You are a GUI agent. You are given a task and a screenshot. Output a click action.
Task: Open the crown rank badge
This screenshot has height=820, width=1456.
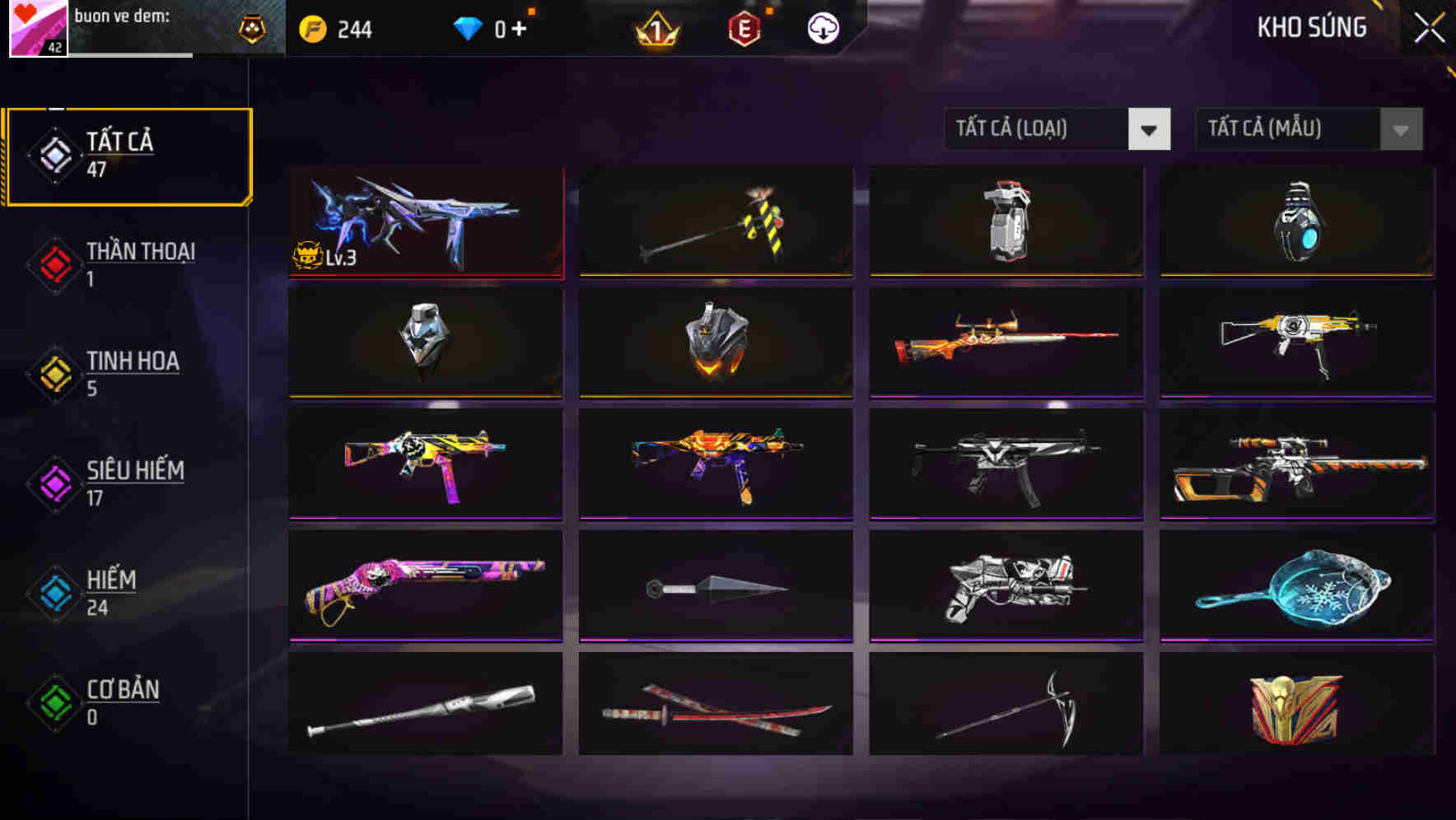tap(655, 27)
